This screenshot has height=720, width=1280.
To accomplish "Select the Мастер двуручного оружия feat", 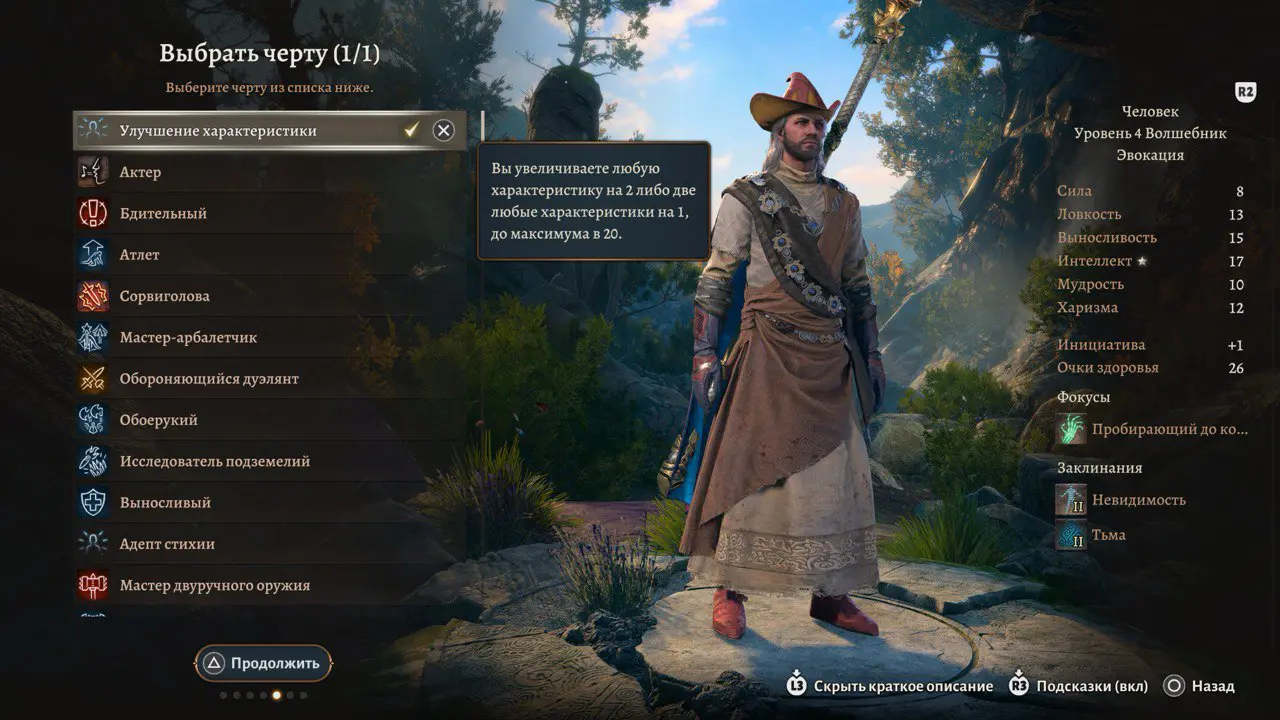I will pos(215,585).
